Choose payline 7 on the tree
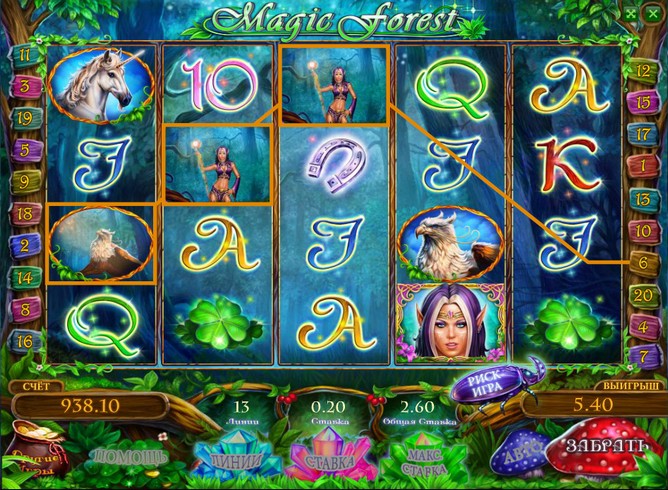The width and height of the screenshot is (668, 490). coord(639,355)
